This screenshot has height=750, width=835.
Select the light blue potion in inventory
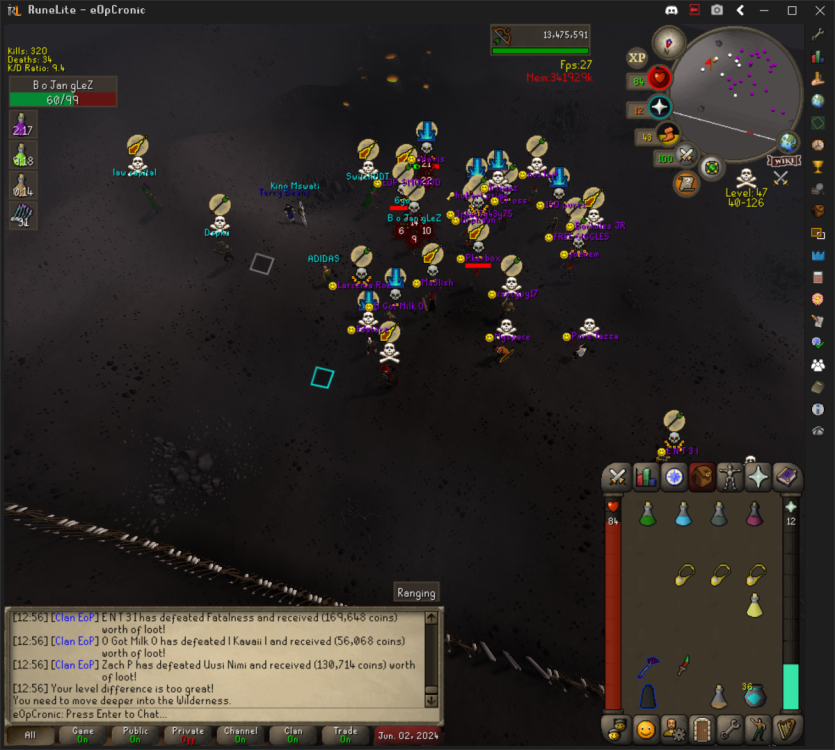[683, 514]
